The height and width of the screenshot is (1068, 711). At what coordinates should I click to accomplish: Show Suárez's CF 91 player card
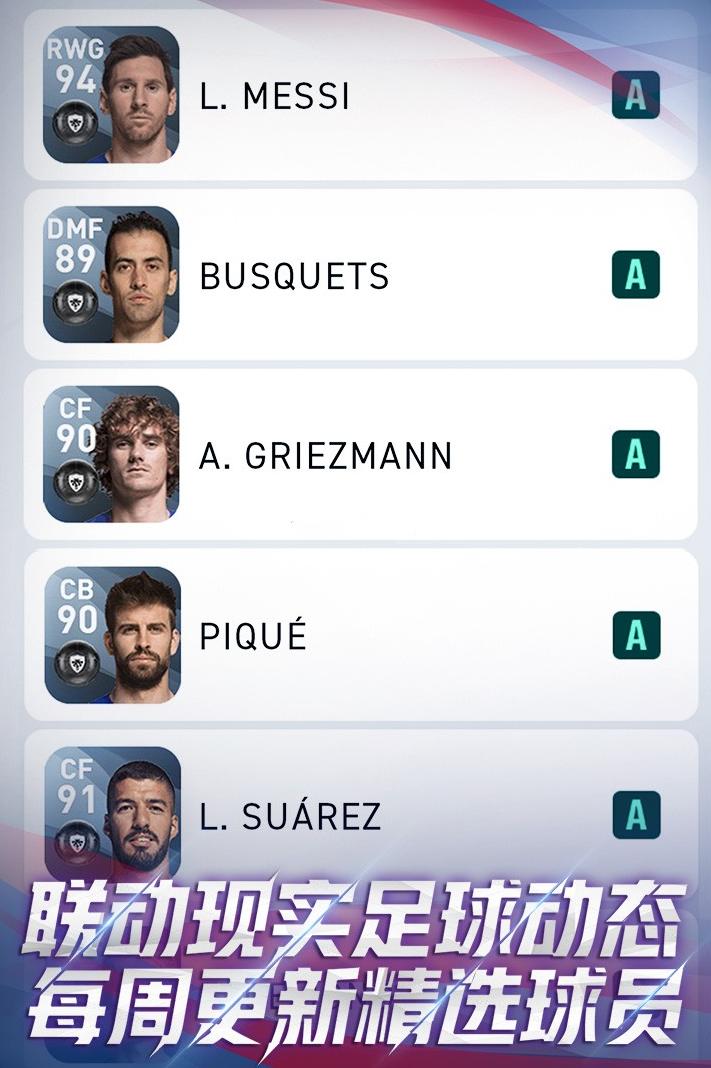click(x=111, y=812)
